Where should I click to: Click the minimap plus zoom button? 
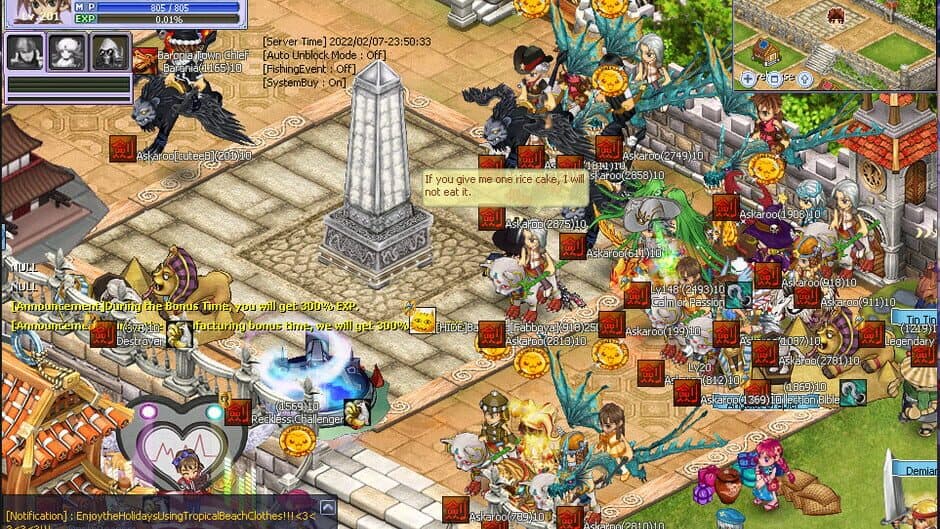coord(749,77)
